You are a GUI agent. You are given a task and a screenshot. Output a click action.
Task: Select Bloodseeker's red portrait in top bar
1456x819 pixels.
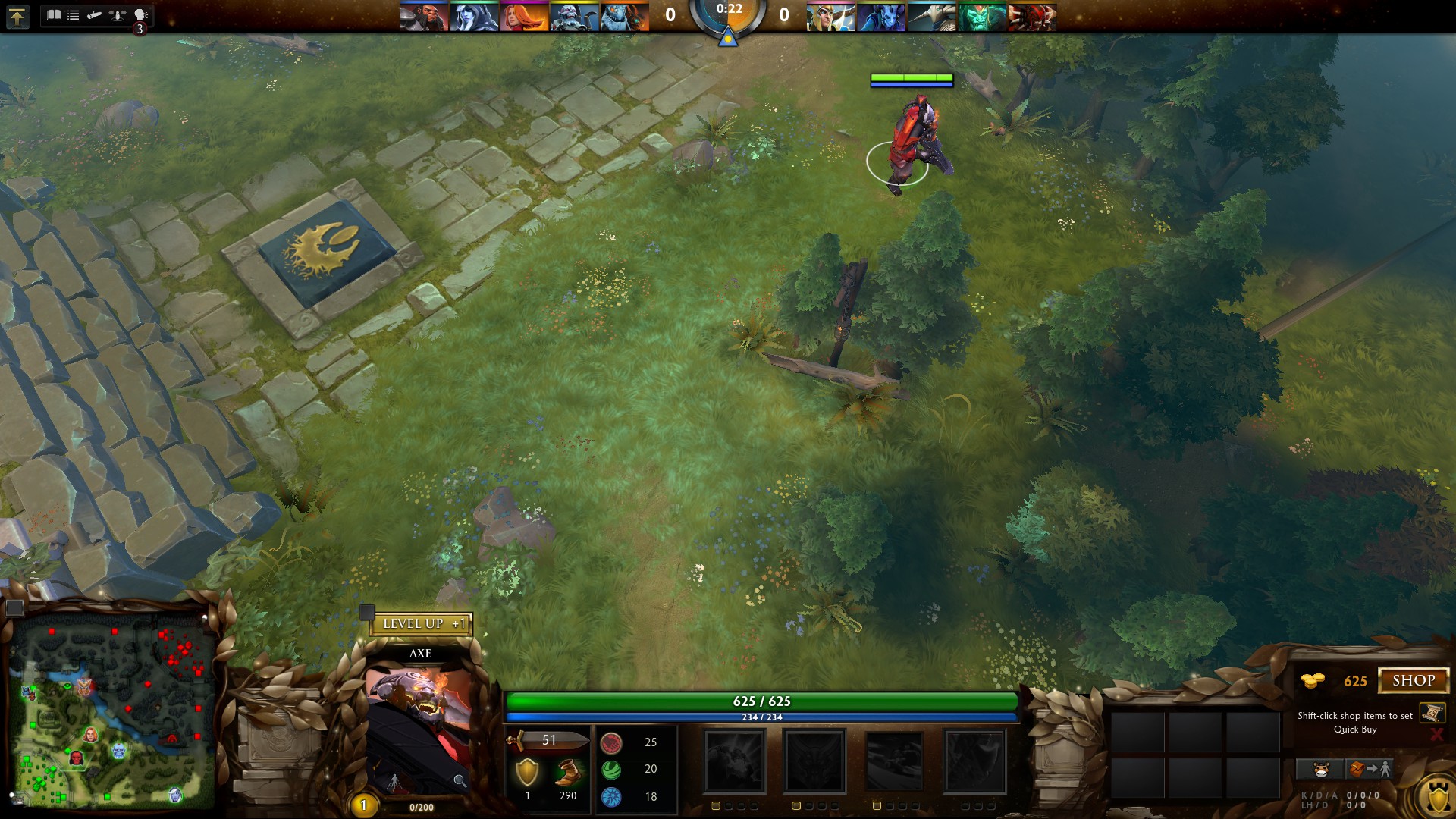tap(1031, 17)
